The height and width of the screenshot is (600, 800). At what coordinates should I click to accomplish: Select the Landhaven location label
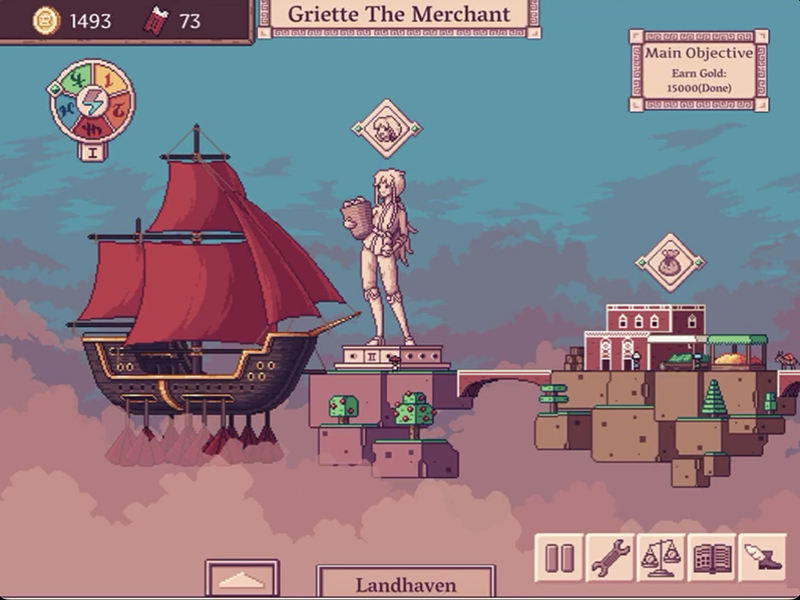point(405,585)
